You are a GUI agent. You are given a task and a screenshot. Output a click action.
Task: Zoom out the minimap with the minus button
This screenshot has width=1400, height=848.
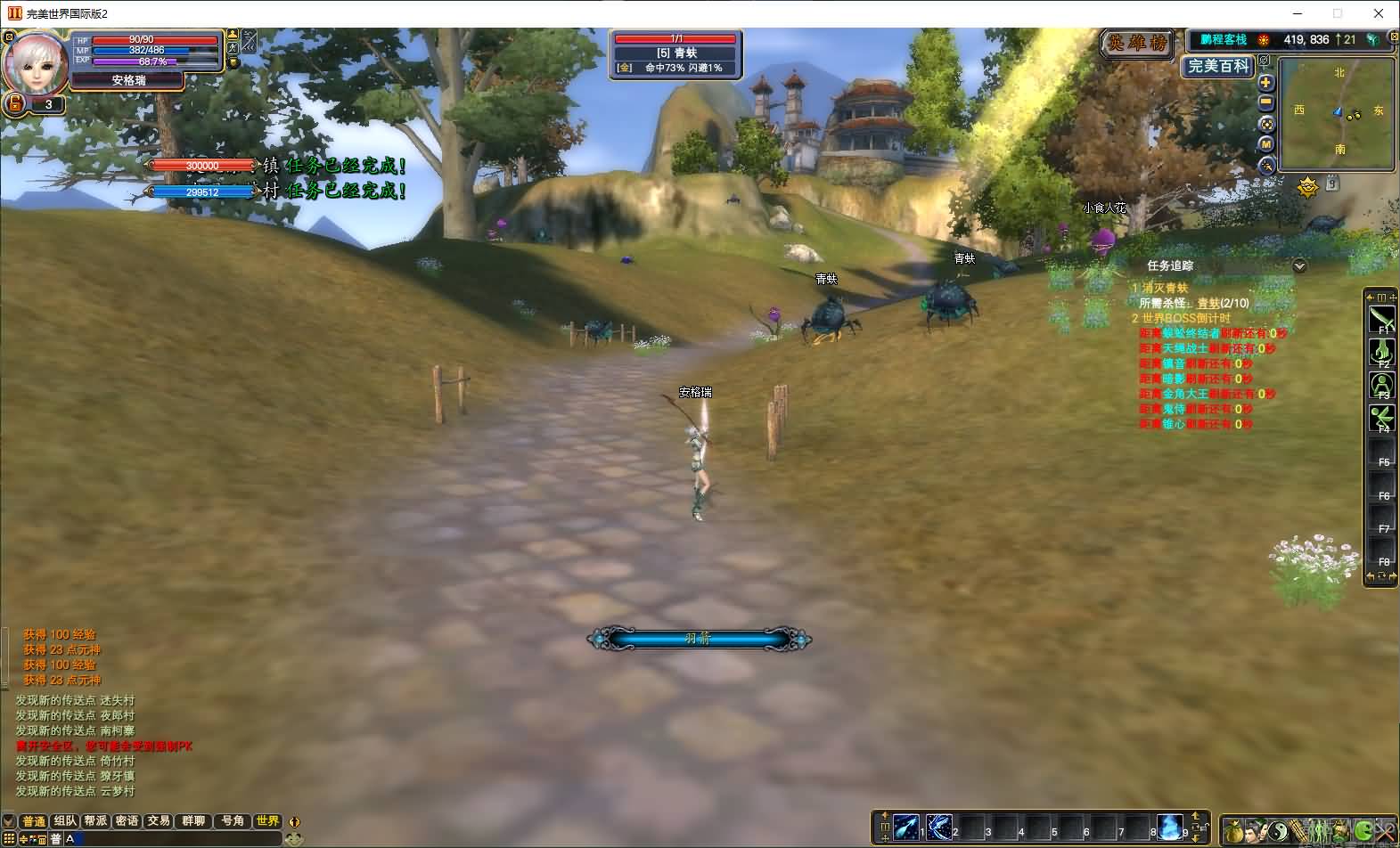coord(1265,103)
